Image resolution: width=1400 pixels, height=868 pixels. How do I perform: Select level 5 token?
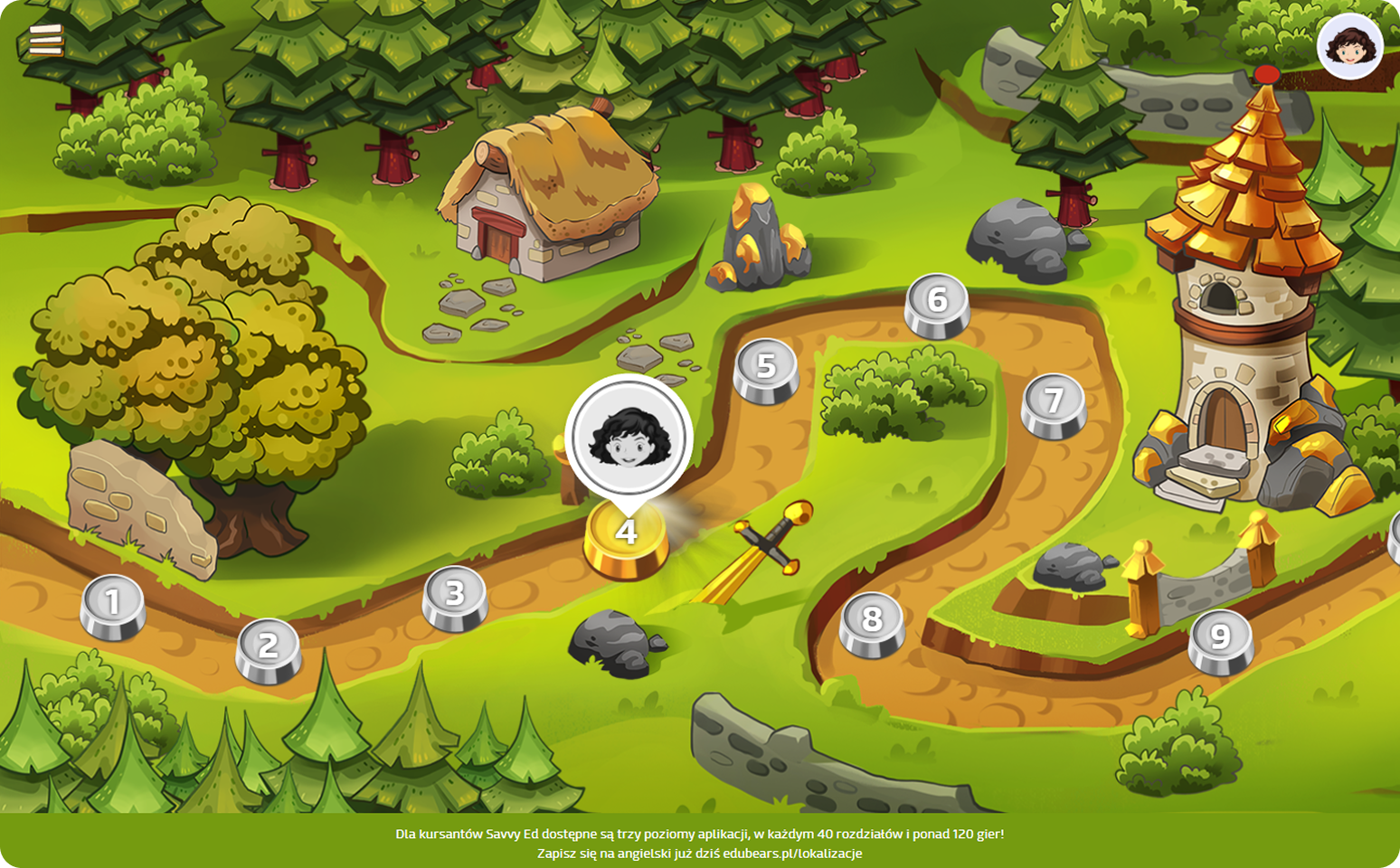(766, 368)
